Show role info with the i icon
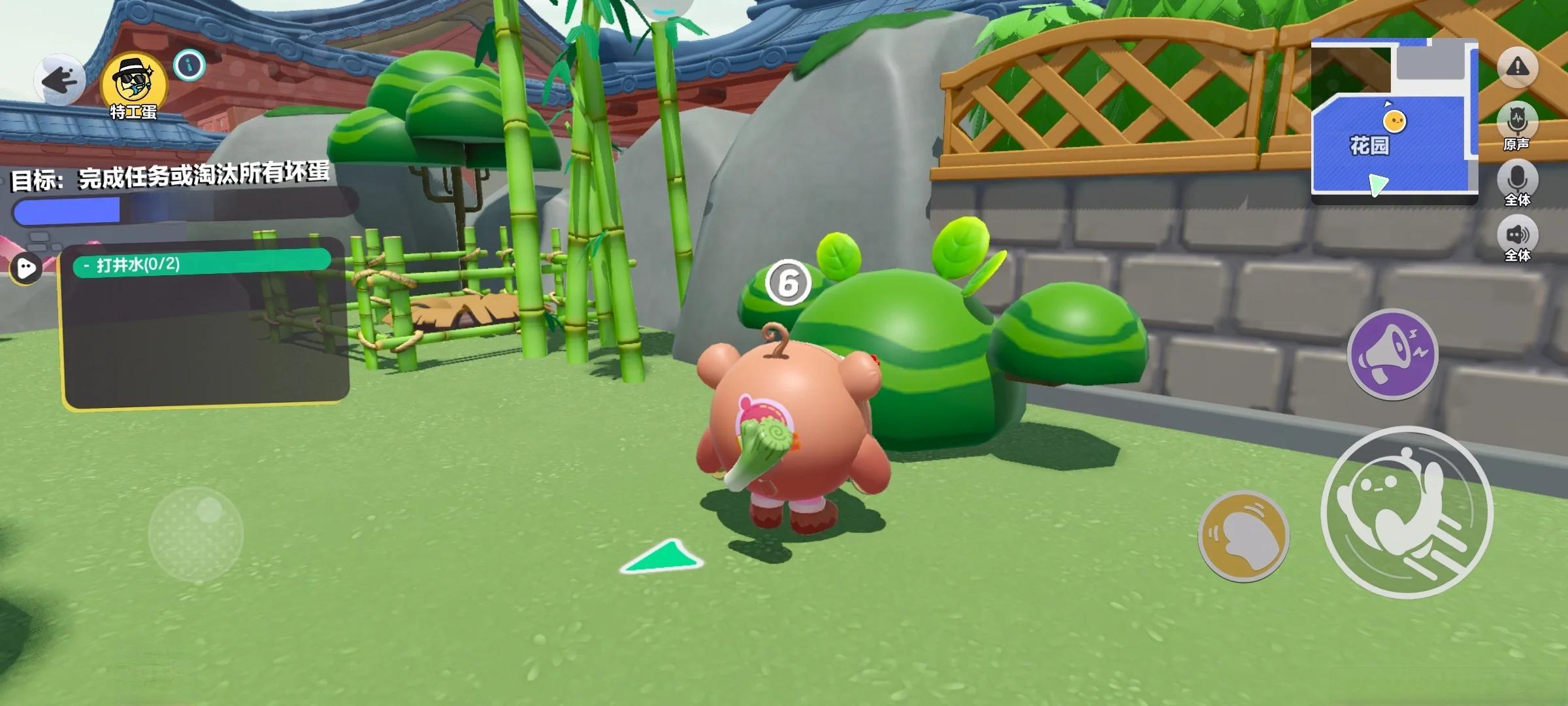Screen dimensions: 1568x706 [x=189, y=65]
